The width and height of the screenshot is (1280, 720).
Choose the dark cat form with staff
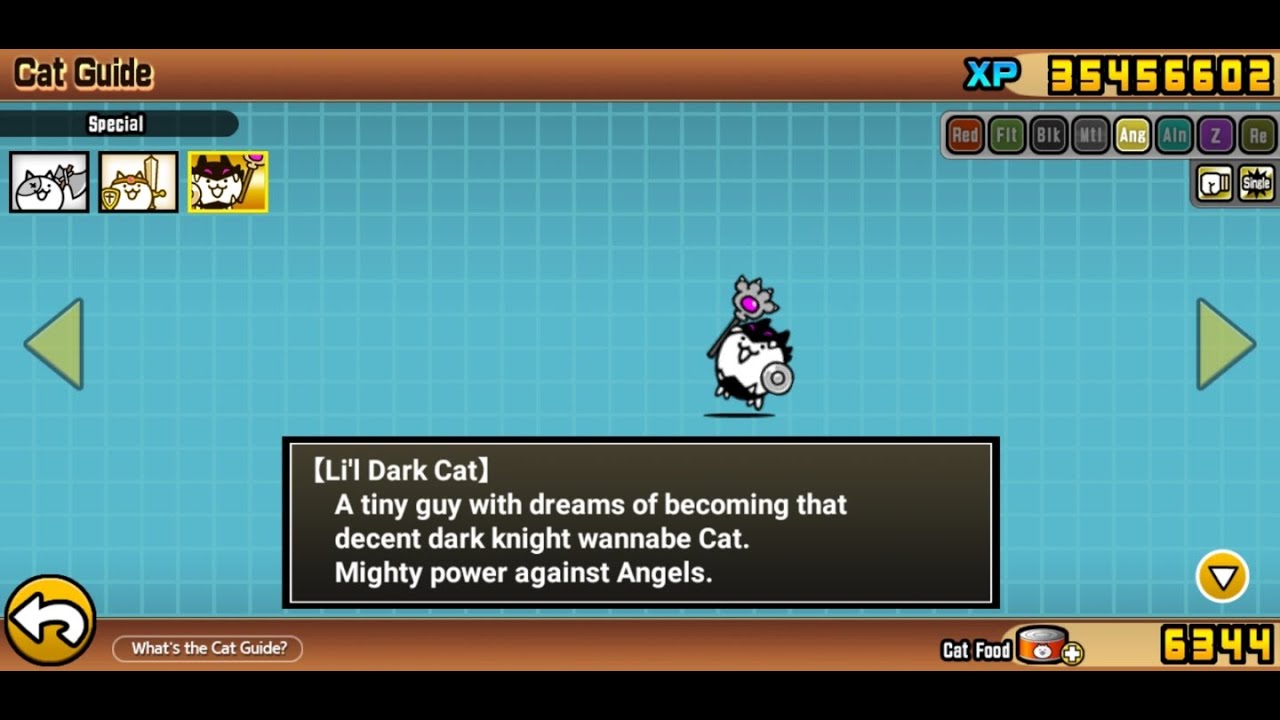(228, 182)
